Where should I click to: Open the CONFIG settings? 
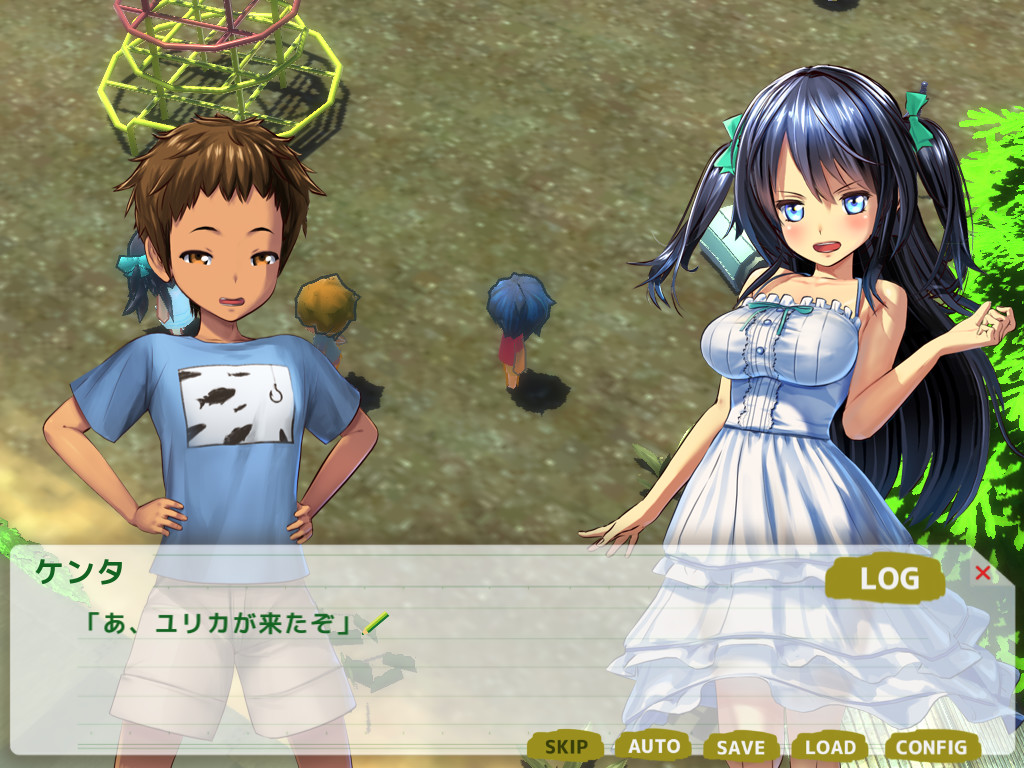pyautogui.click(x=931, y=747)
